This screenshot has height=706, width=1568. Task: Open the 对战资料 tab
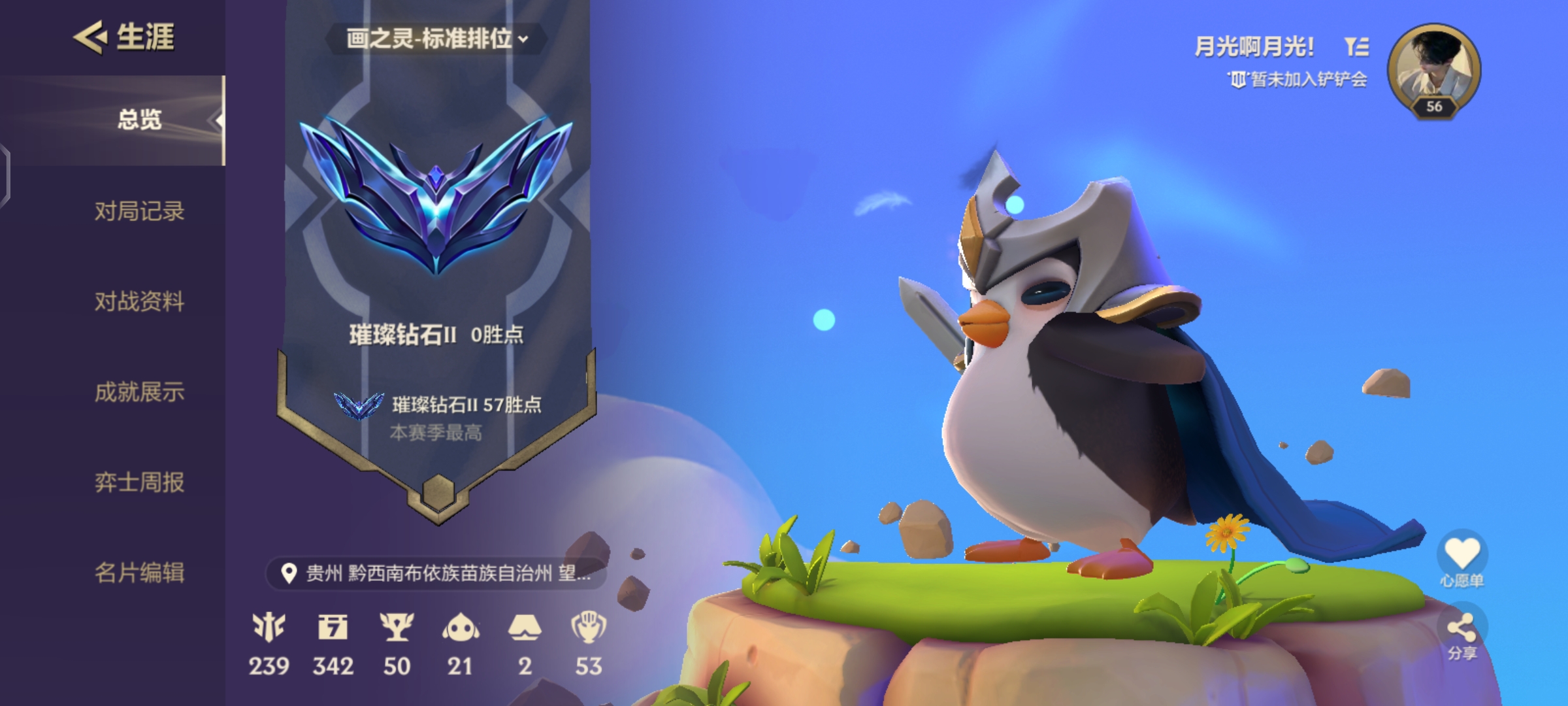[140, 303]
